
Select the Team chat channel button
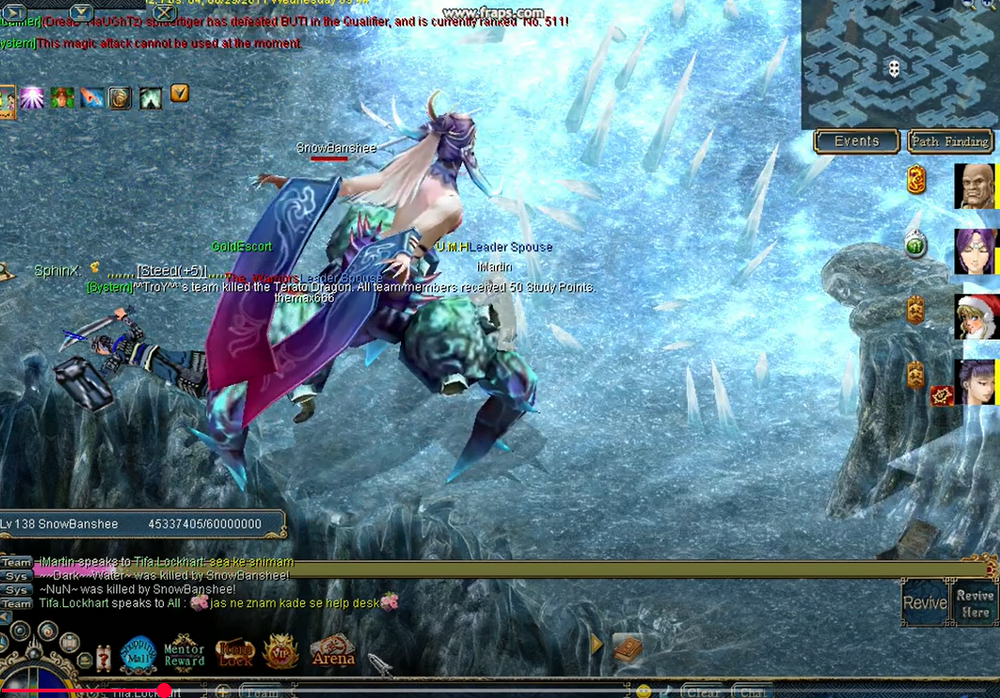259,691
